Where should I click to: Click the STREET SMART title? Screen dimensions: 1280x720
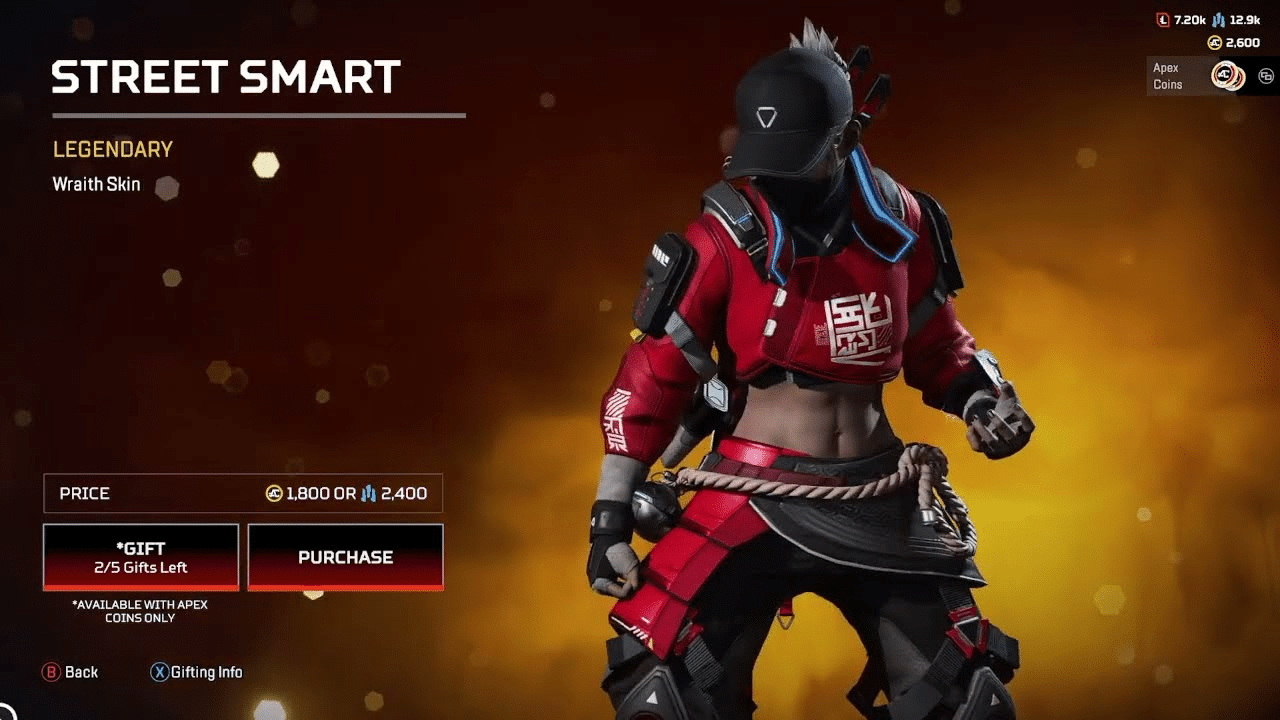click(x=225, y=78)
